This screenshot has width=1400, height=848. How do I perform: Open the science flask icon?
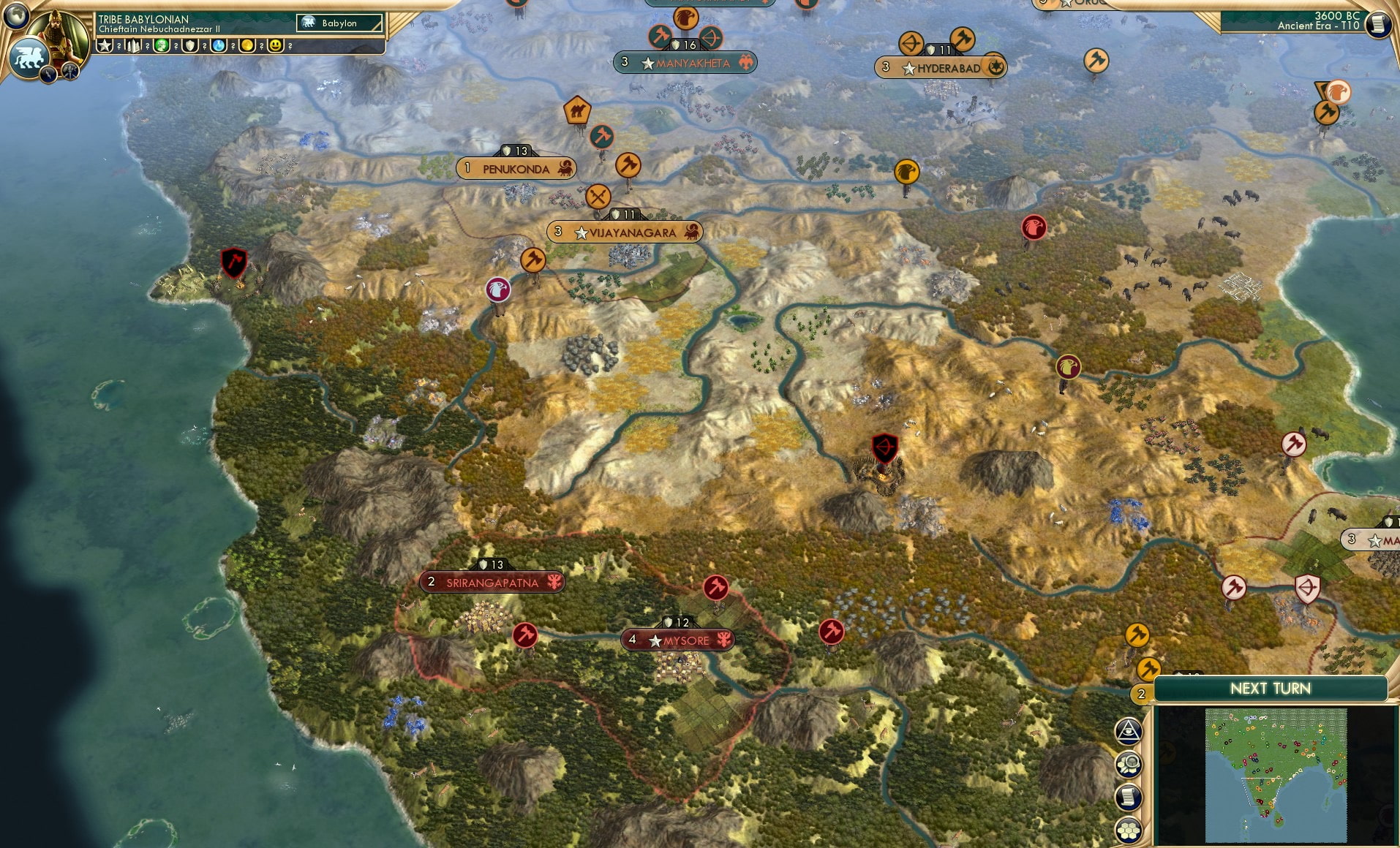(217, 45)
